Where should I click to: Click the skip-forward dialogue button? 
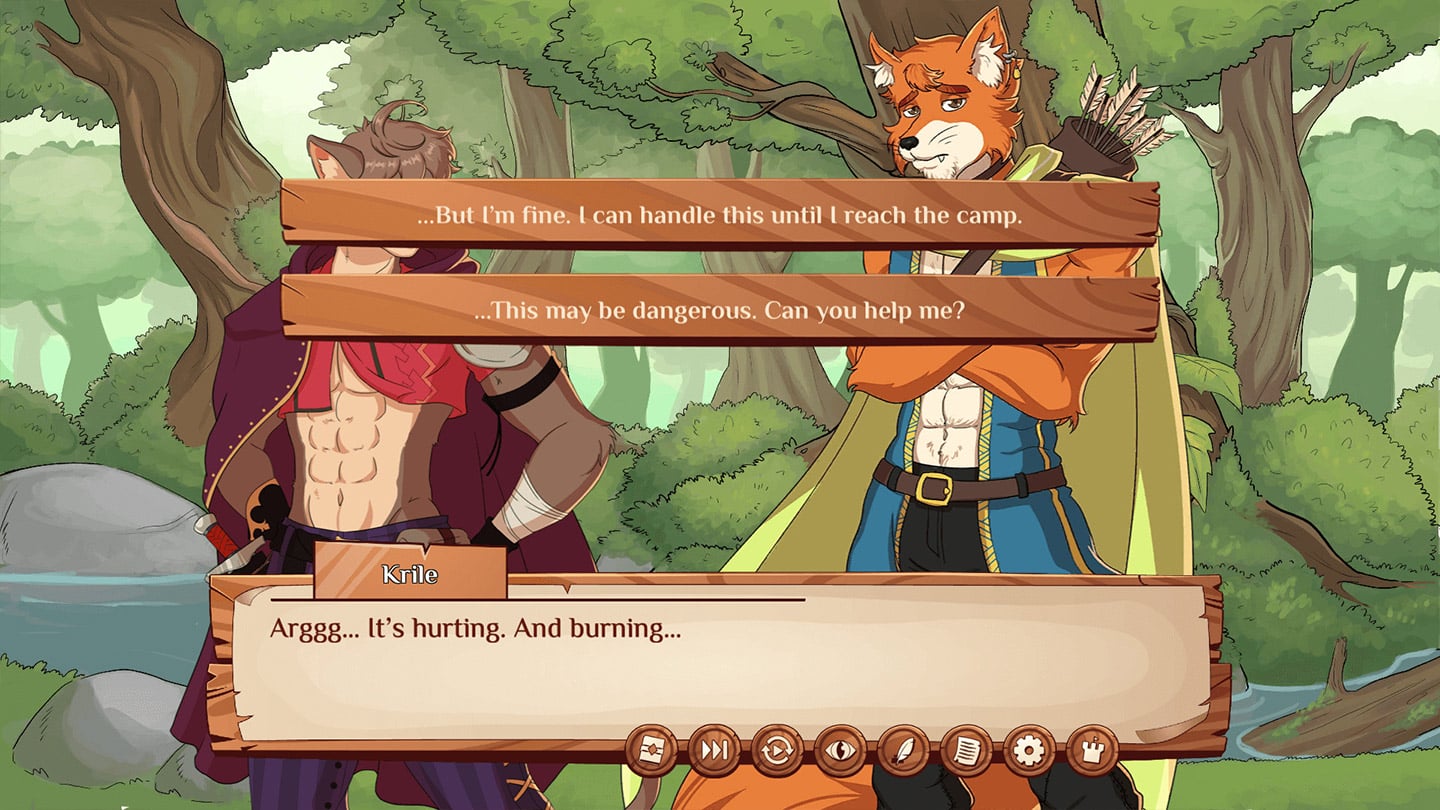click(x=714, y=751)
